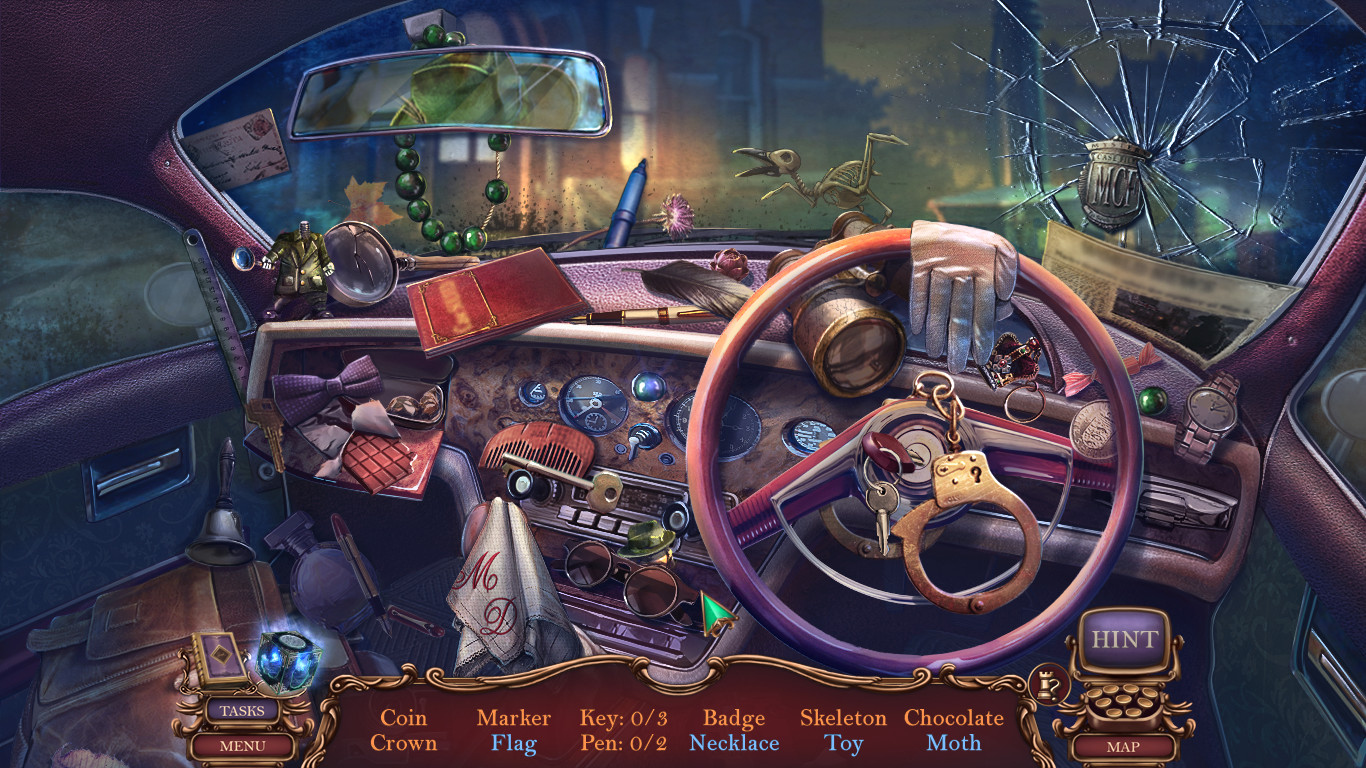Open the Tasks journal
The height and width of the screenshot is (768, 1366).
[x=243, y=708]
